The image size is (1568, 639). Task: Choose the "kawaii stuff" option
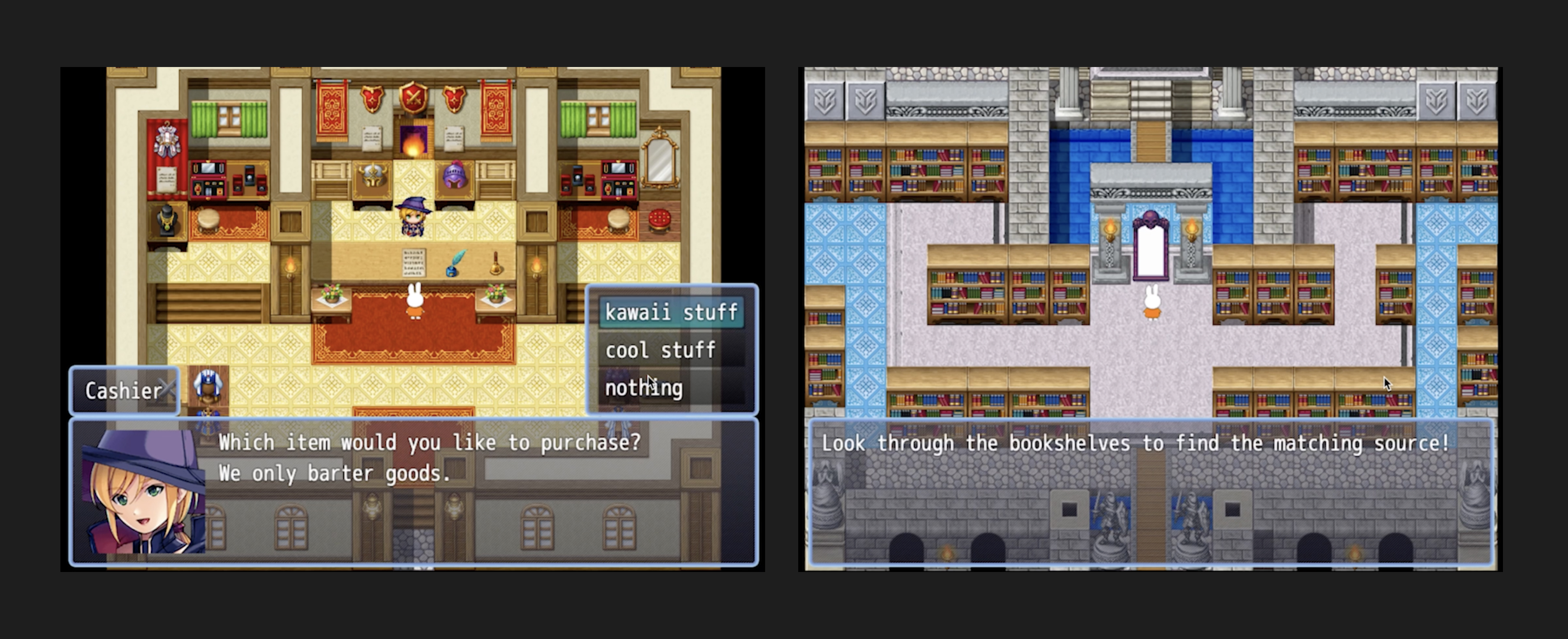coord(671,313)
